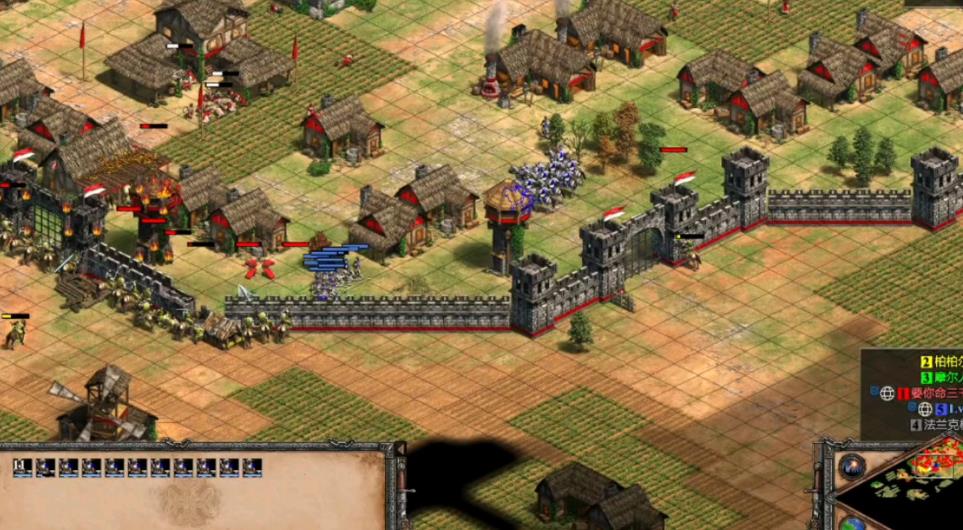Activate the round signal button beside the minimap

[x=852, y=467]
